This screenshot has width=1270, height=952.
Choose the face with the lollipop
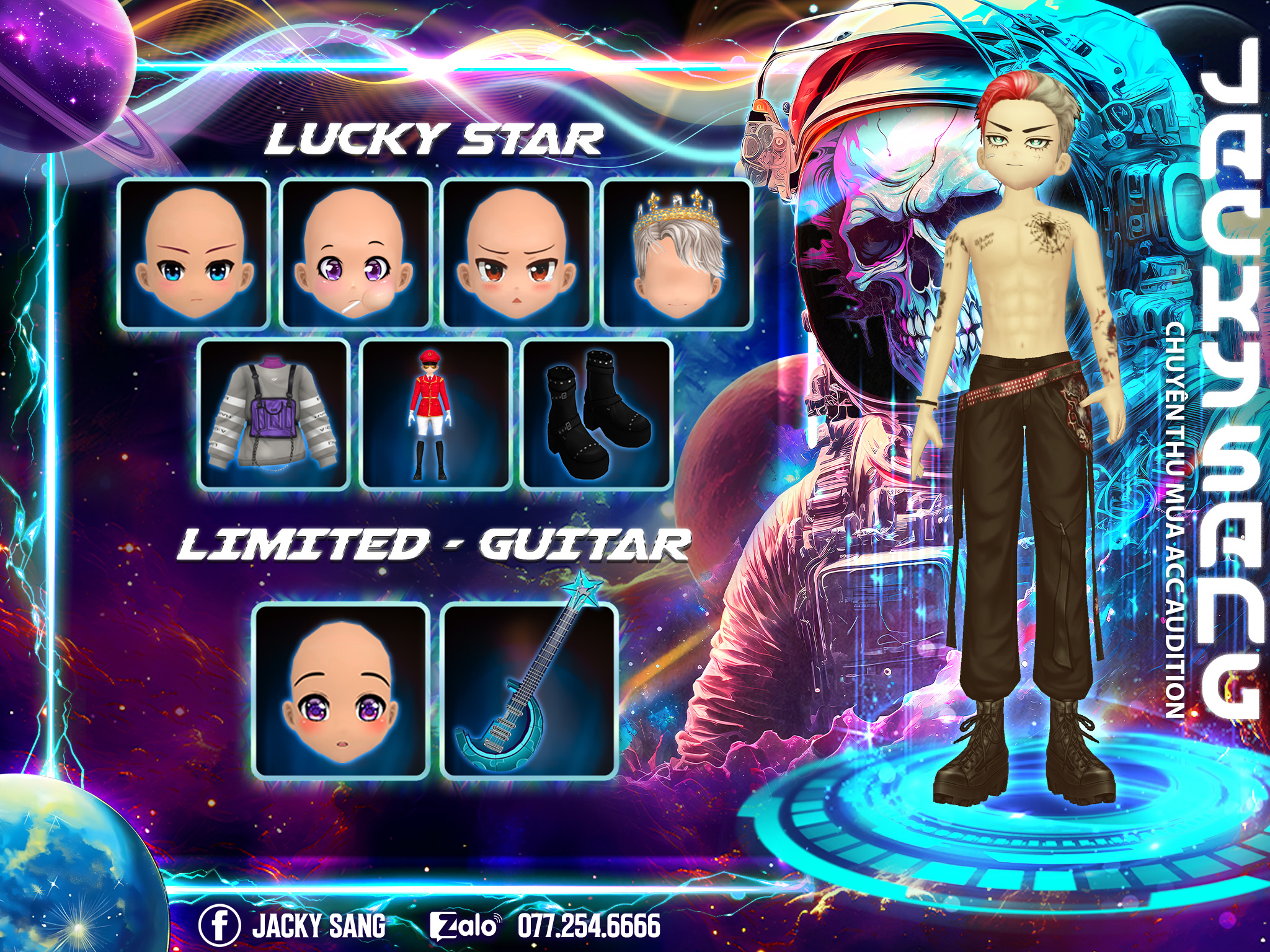(x=355, y=253)
